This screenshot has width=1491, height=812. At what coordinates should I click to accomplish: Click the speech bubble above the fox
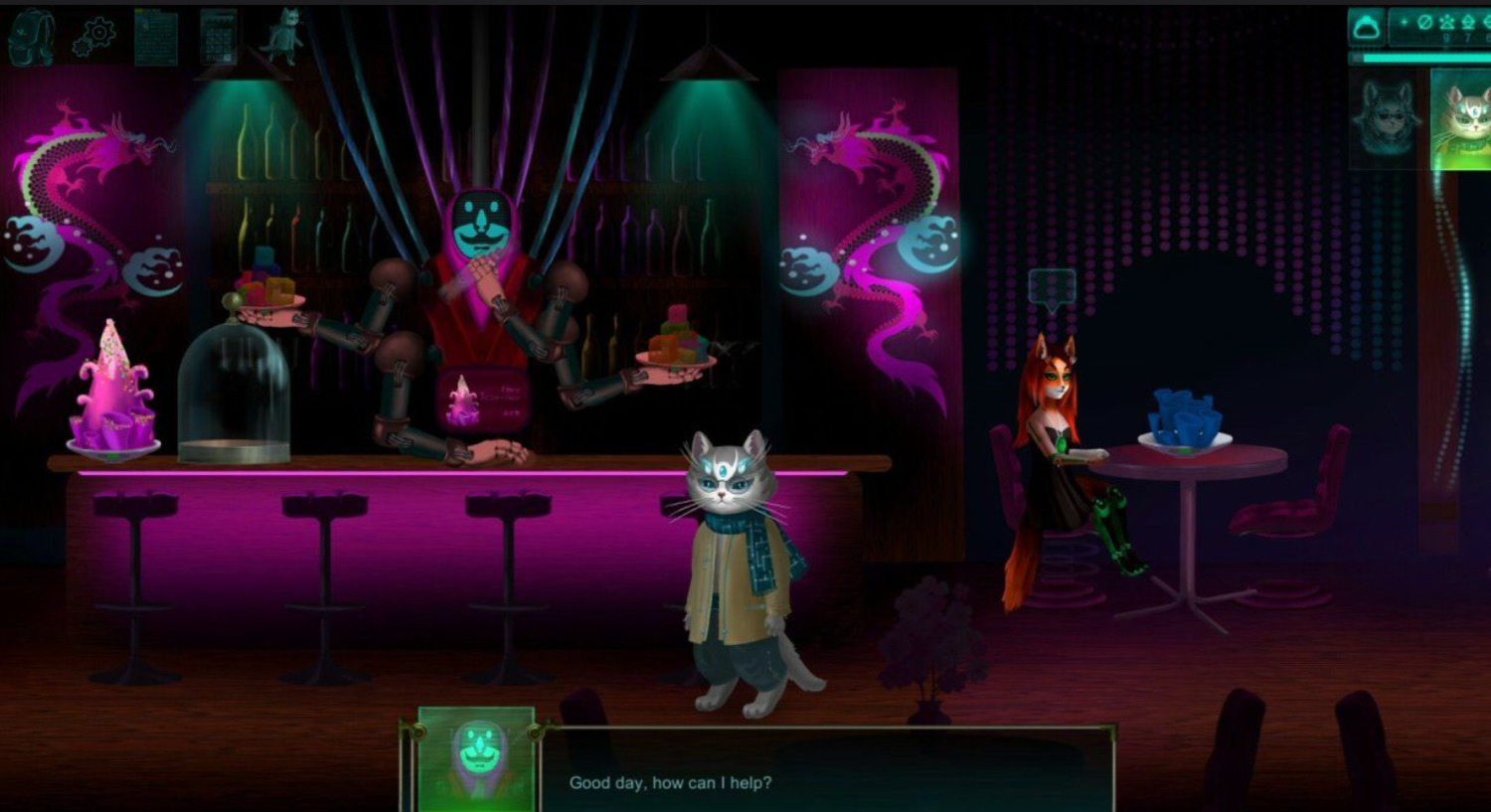pyautogui.click(x=1052, y=286)
